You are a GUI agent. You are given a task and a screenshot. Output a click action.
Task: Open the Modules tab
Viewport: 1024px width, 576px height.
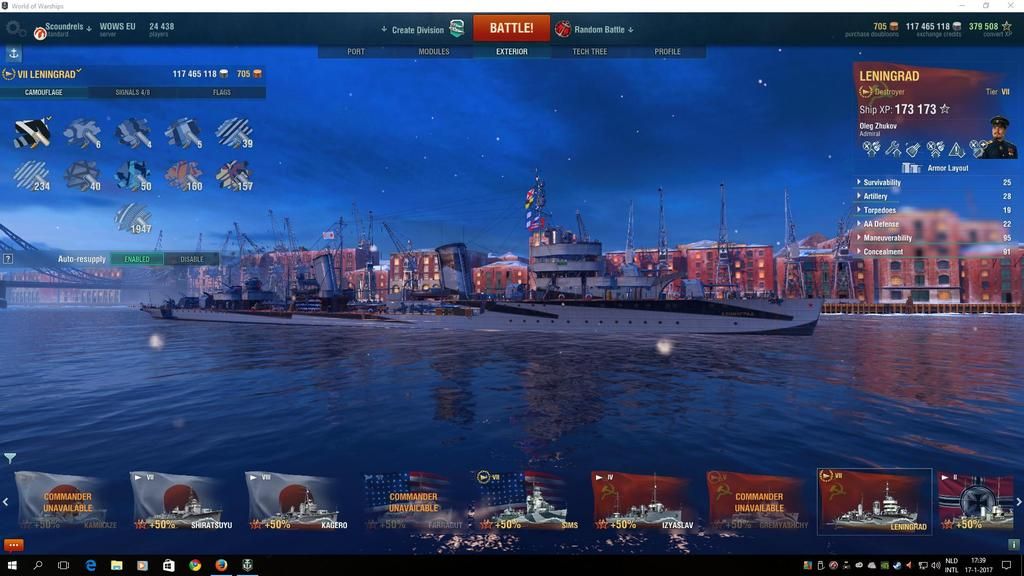434,52
